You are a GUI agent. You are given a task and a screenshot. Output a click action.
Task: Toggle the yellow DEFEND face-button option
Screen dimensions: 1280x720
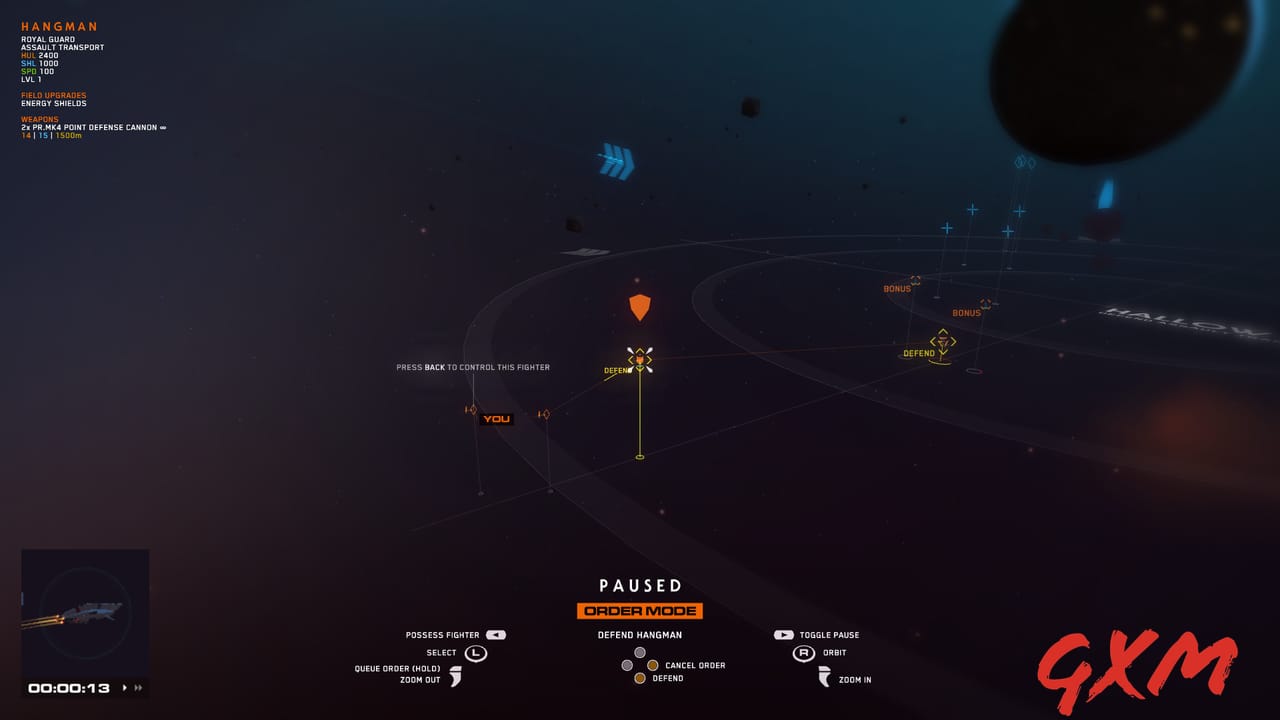[x=641, y=677]
